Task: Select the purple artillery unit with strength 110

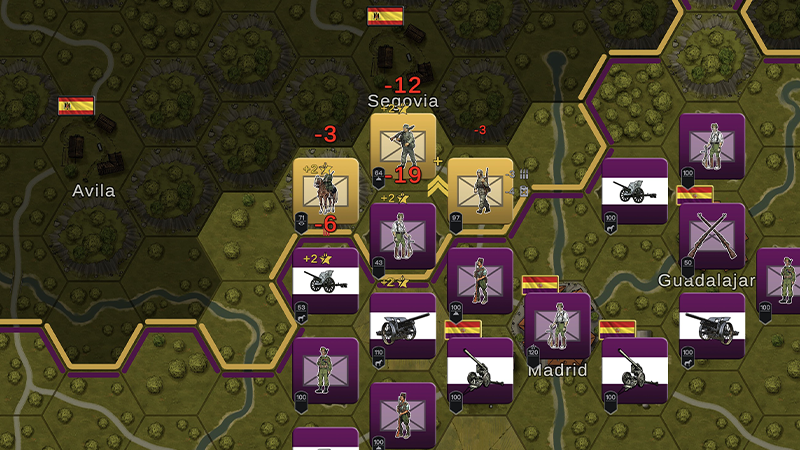Action: click(x=403, y=325)
